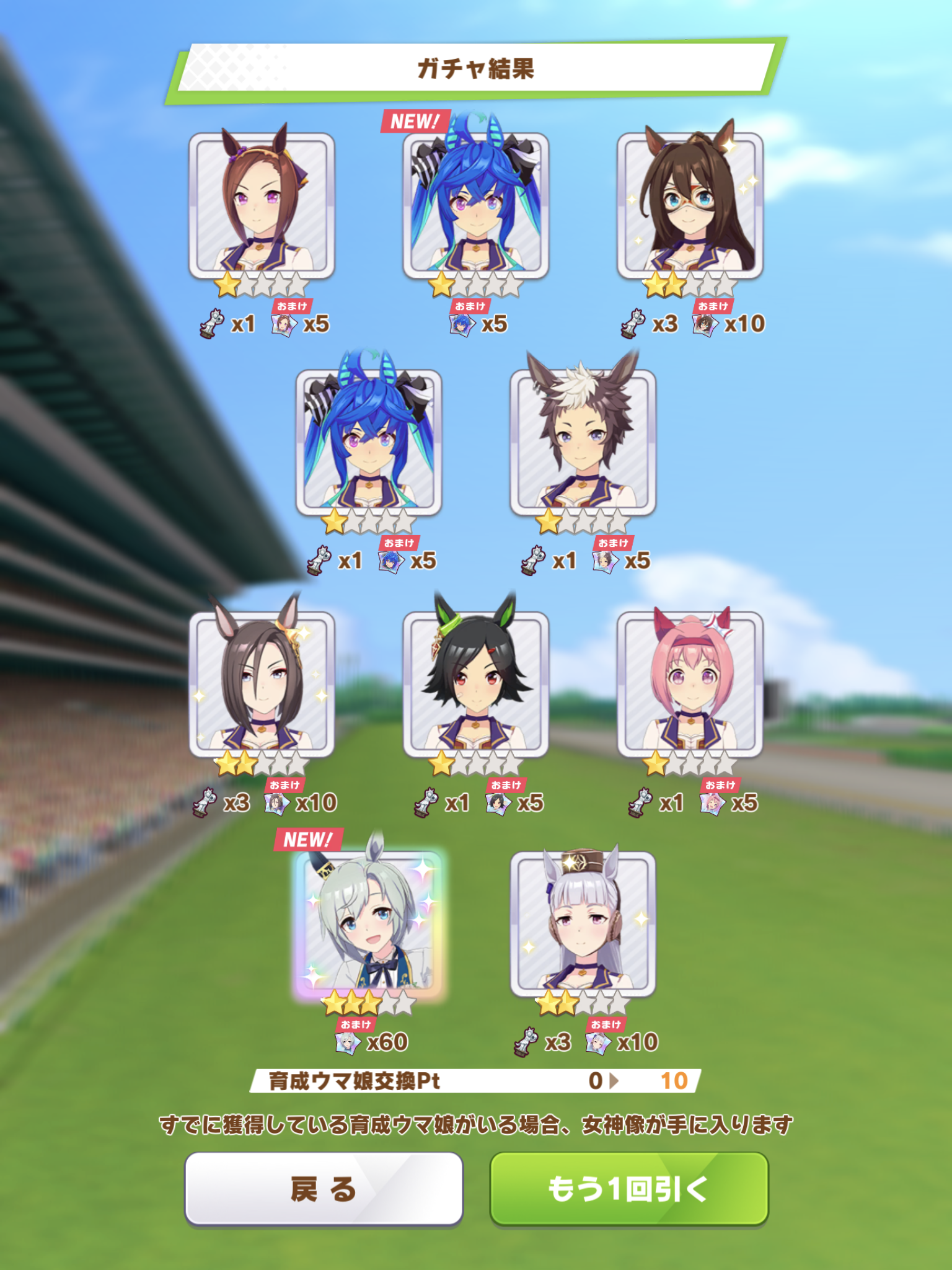
Task: Draw again with the green もう1回引く button
Action: (628, 1189)
